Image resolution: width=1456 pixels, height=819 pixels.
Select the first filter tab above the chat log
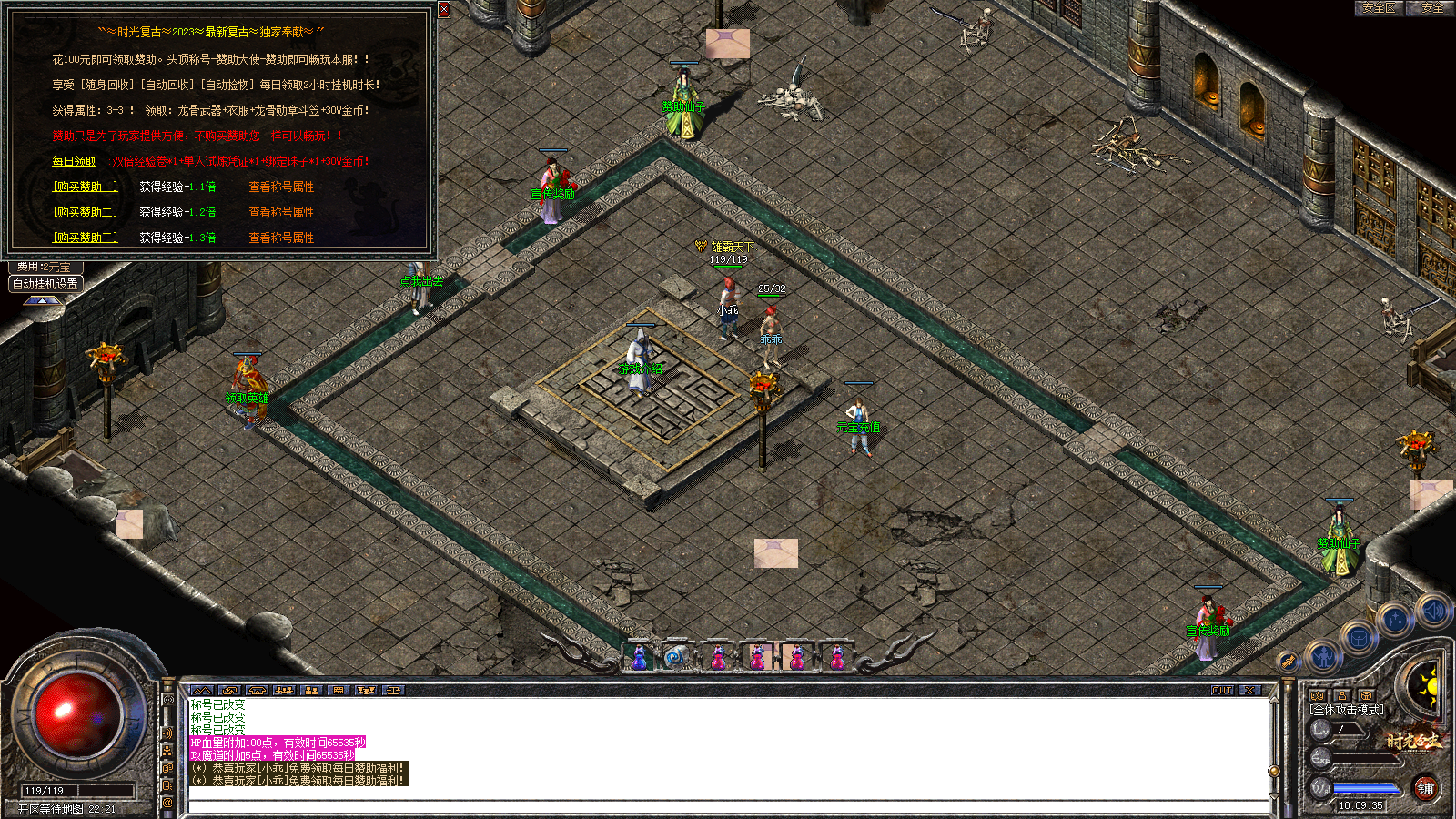click(x=167, y=699)
